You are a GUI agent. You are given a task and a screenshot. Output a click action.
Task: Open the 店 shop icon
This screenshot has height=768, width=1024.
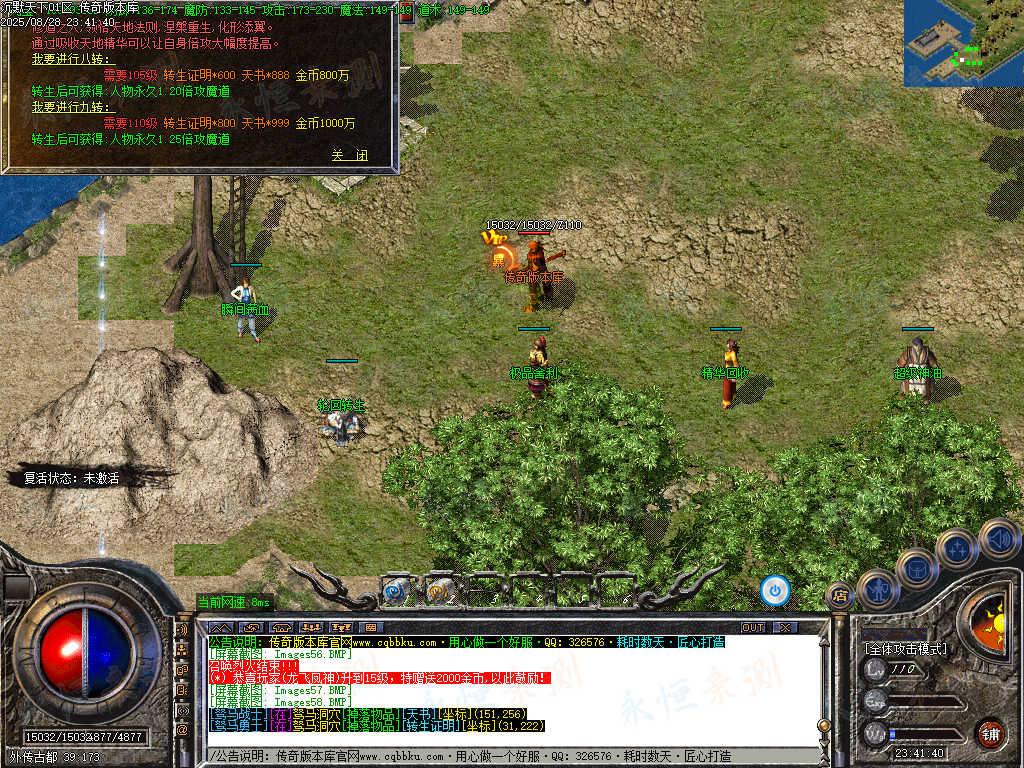pos(840,597)
